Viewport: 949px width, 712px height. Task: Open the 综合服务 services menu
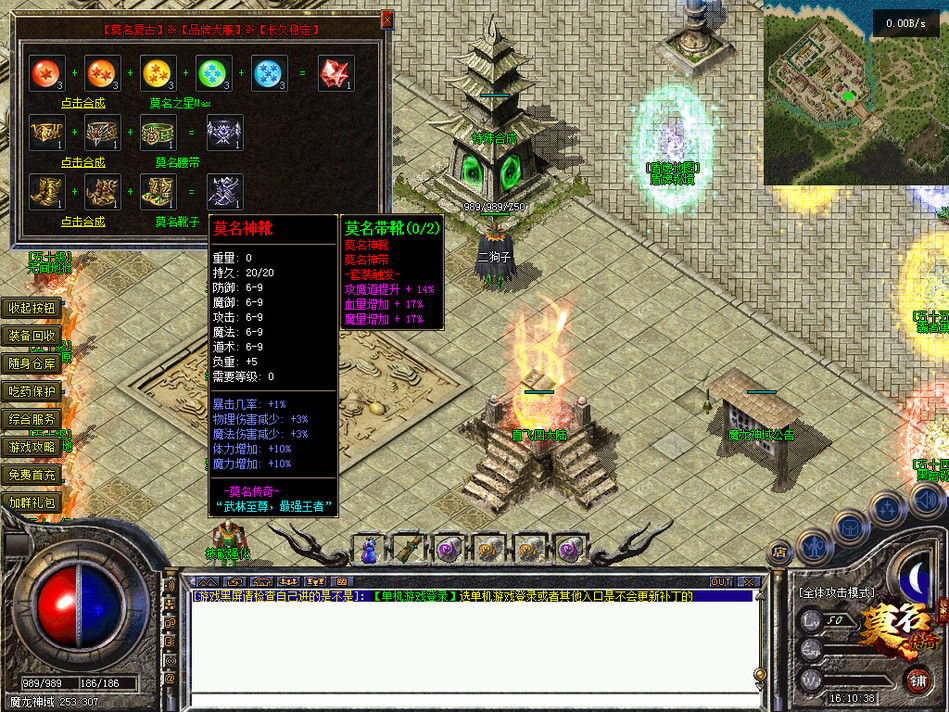[32, 420]
